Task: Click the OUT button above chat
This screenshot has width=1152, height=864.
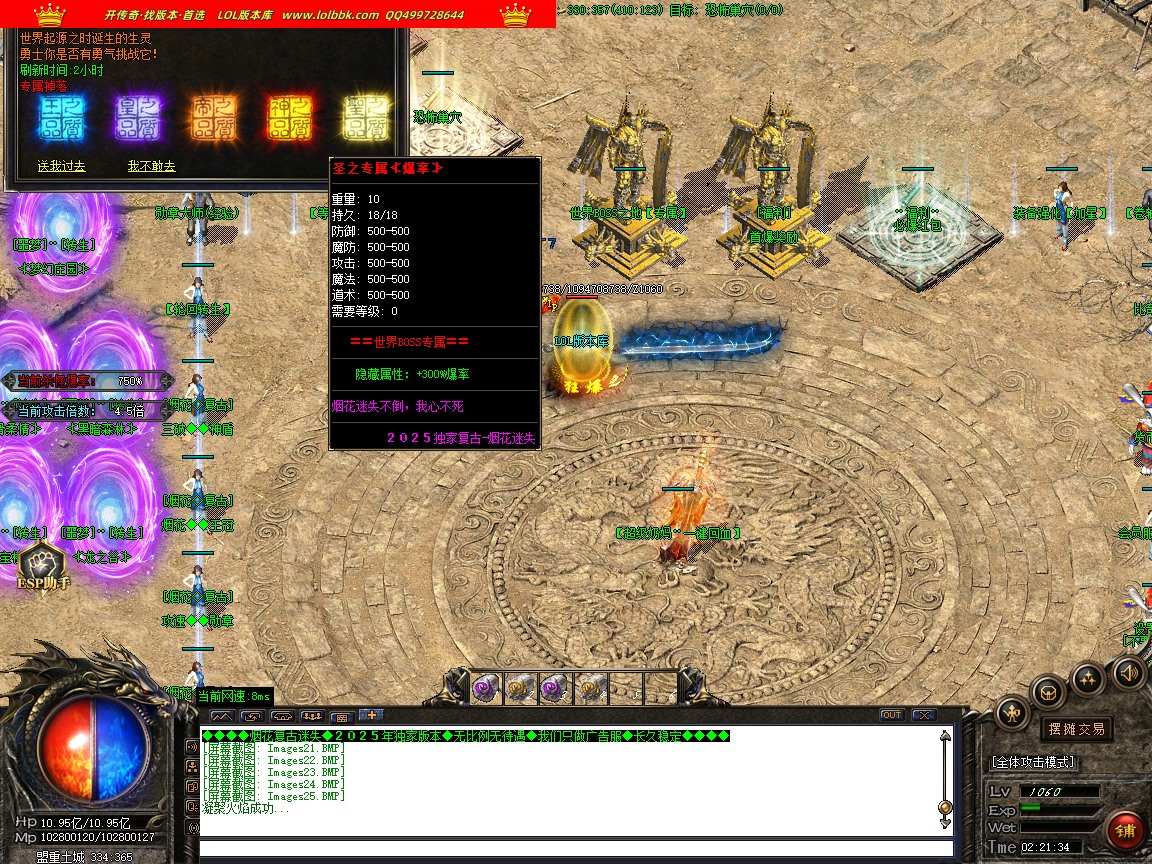Action: point(891,715)
